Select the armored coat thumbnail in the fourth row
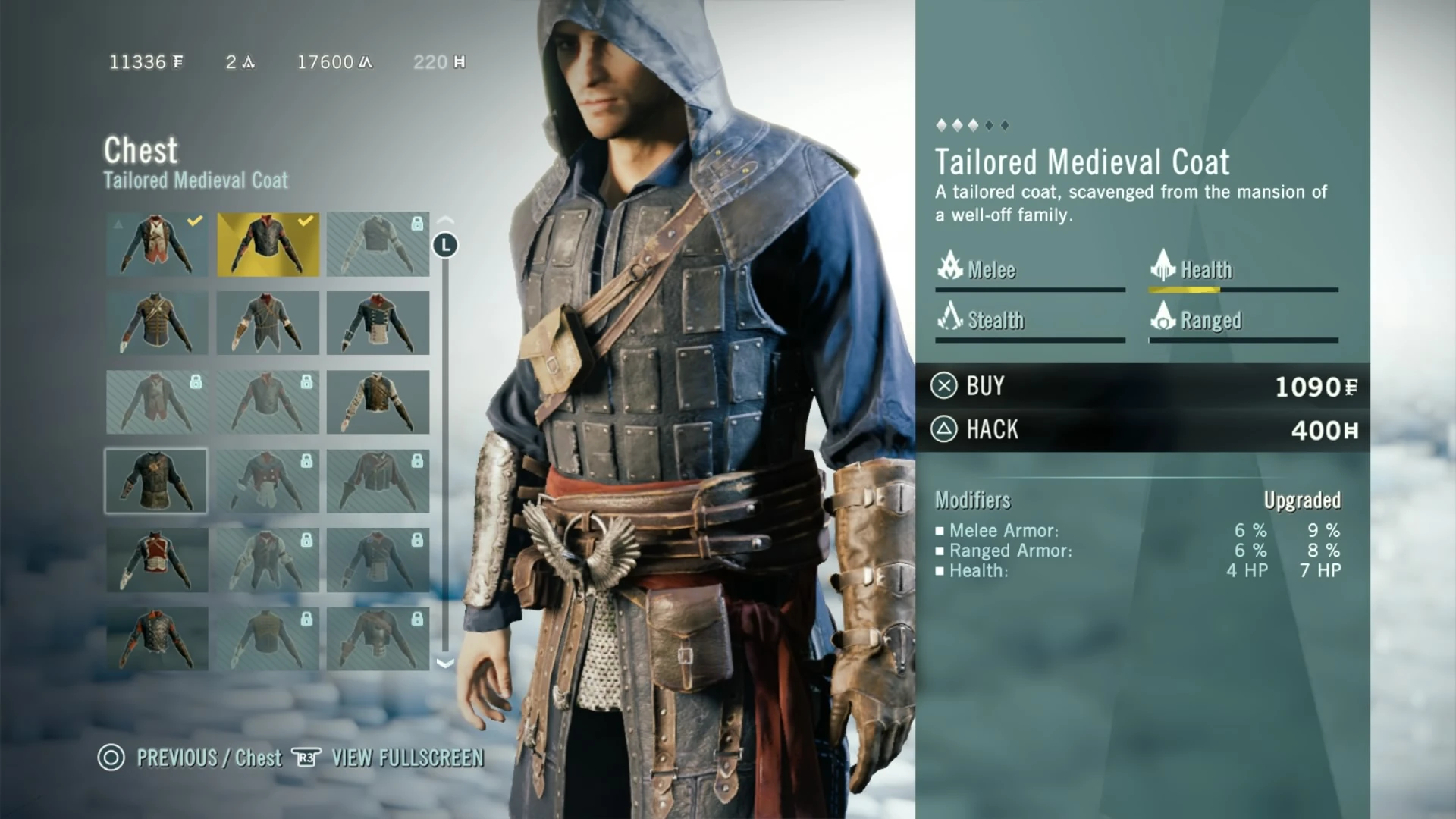The image size is (1456, 819). 156,481
